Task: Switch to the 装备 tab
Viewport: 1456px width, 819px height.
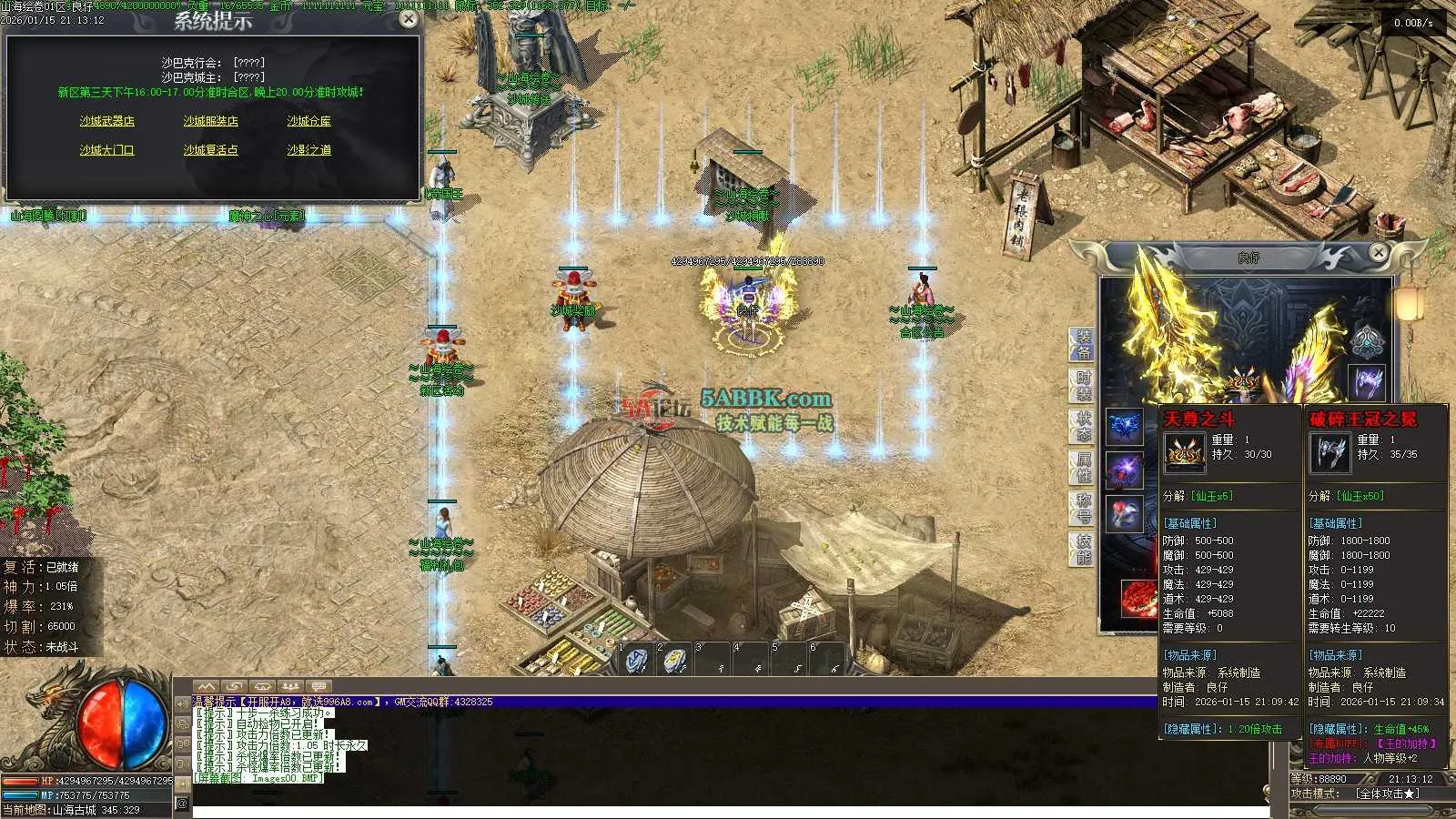Action: [1083, 345]
